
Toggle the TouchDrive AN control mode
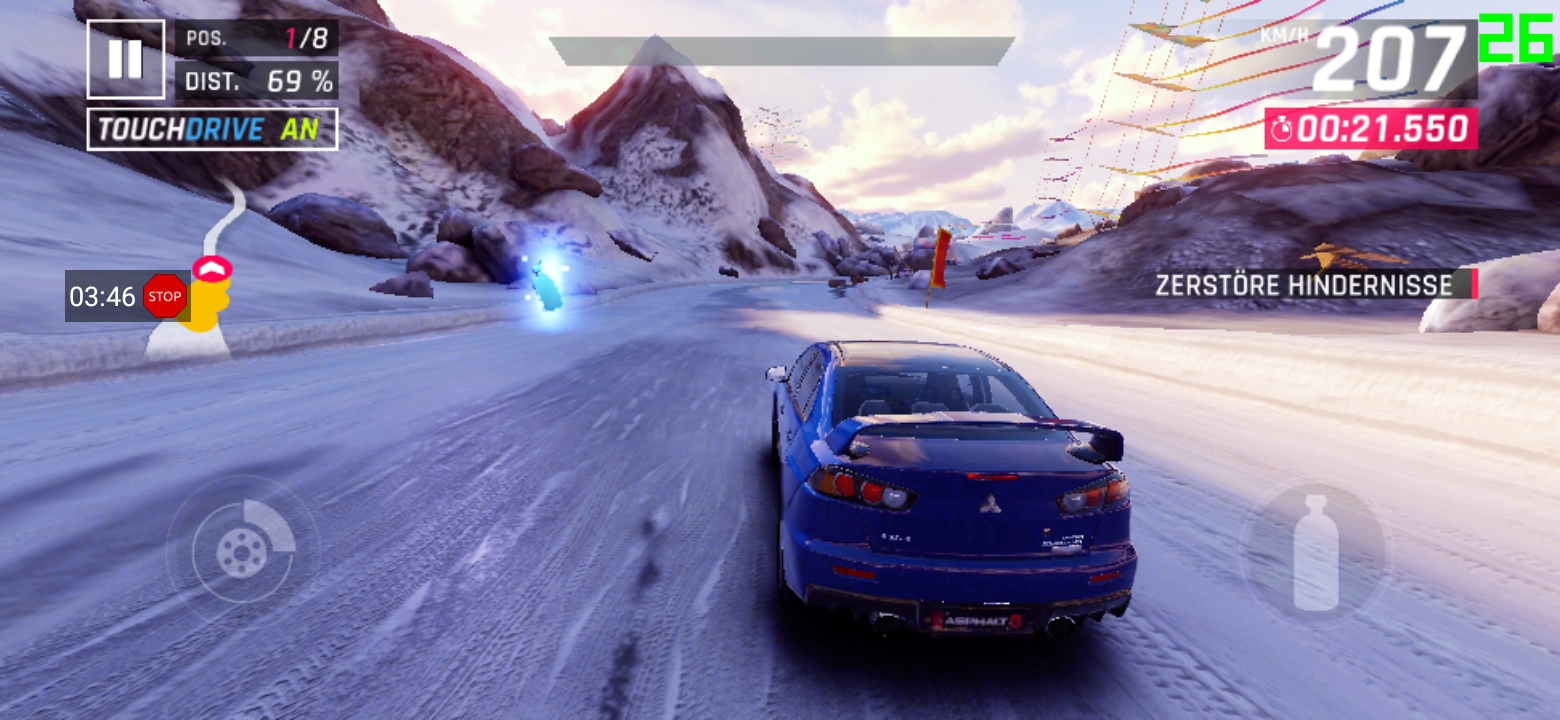coord(213,129)
